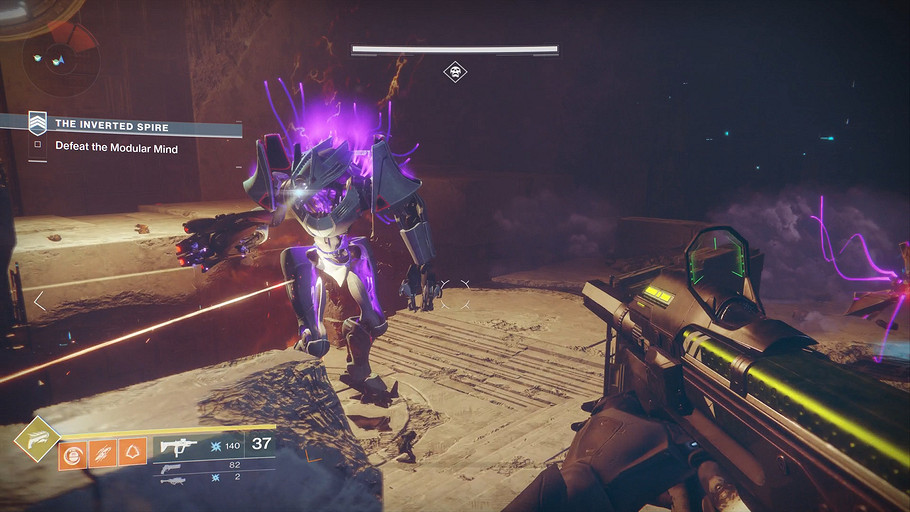Activate the golden super ability diamond
The height and width of the screenshot is (512, 910).
[34, 440]
